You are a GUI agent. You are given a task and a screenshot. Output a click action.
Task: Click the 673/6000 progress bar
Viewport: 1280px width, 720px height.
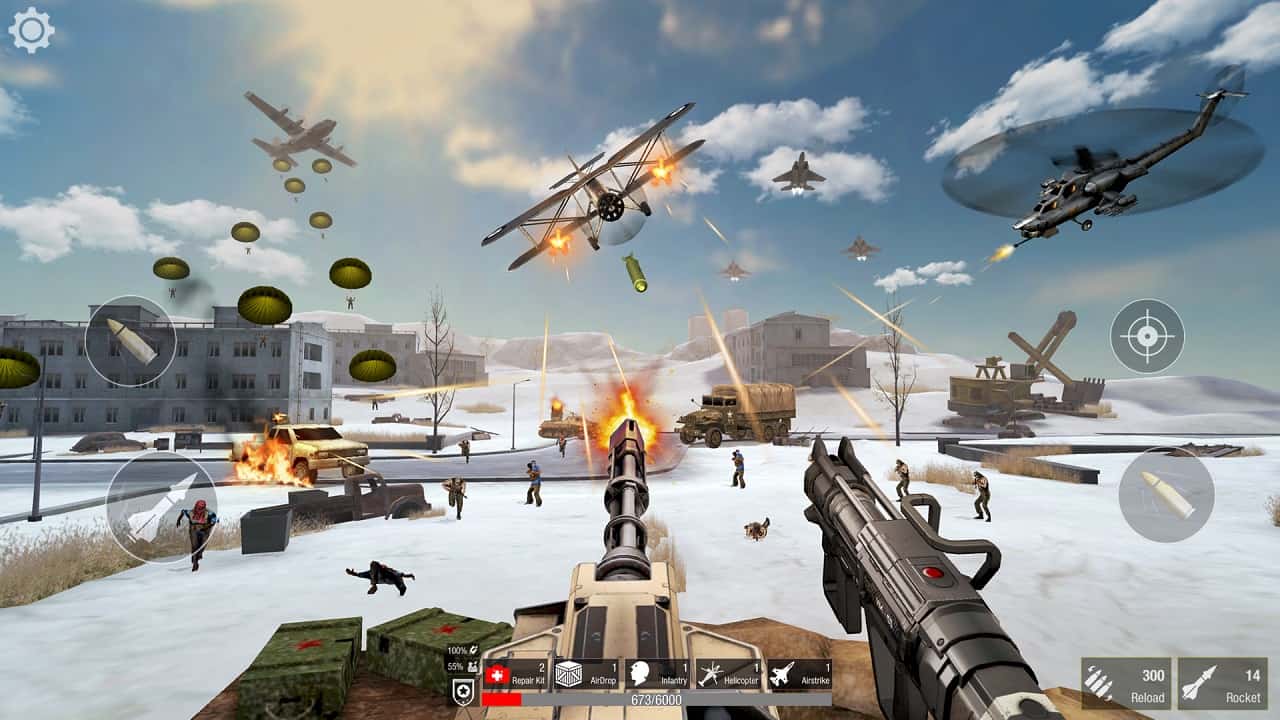[x=655, y=698]
